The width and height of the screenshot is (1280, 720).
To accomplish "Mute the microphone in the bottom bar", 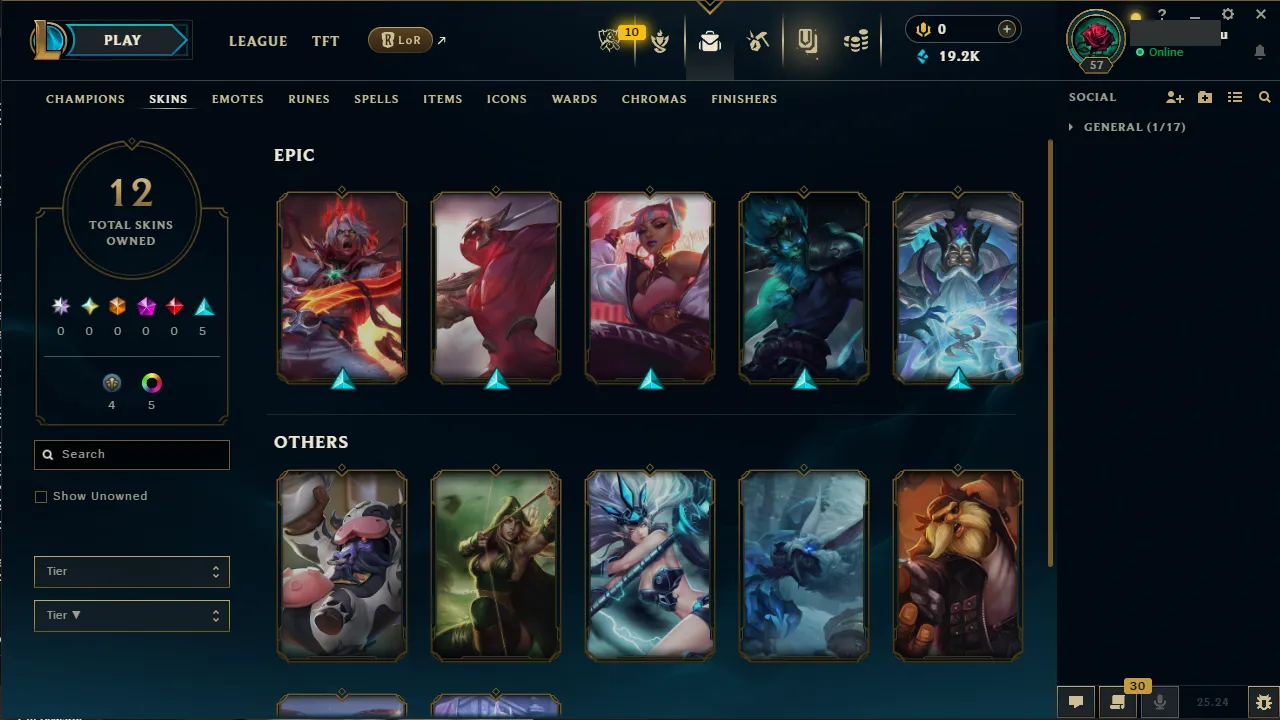I will point(1160,701).
